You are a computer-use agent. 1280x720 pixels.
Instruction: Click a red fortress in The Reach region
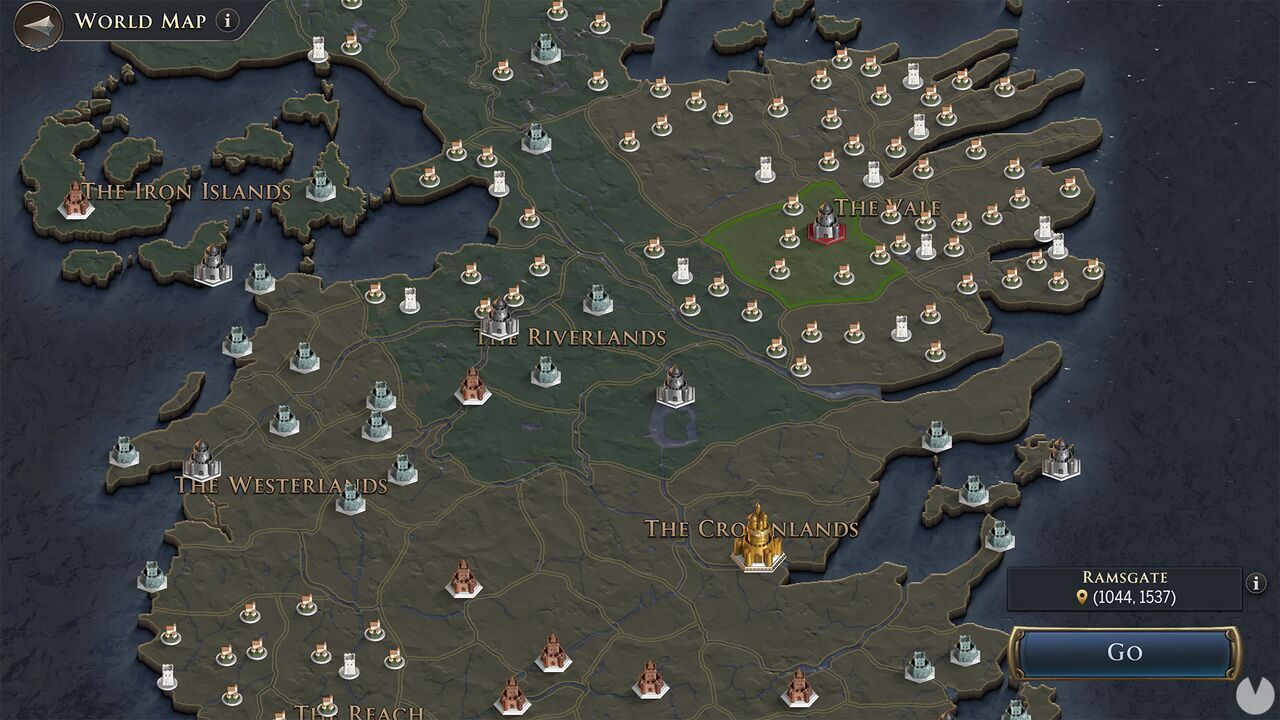(x=551, y=657)
